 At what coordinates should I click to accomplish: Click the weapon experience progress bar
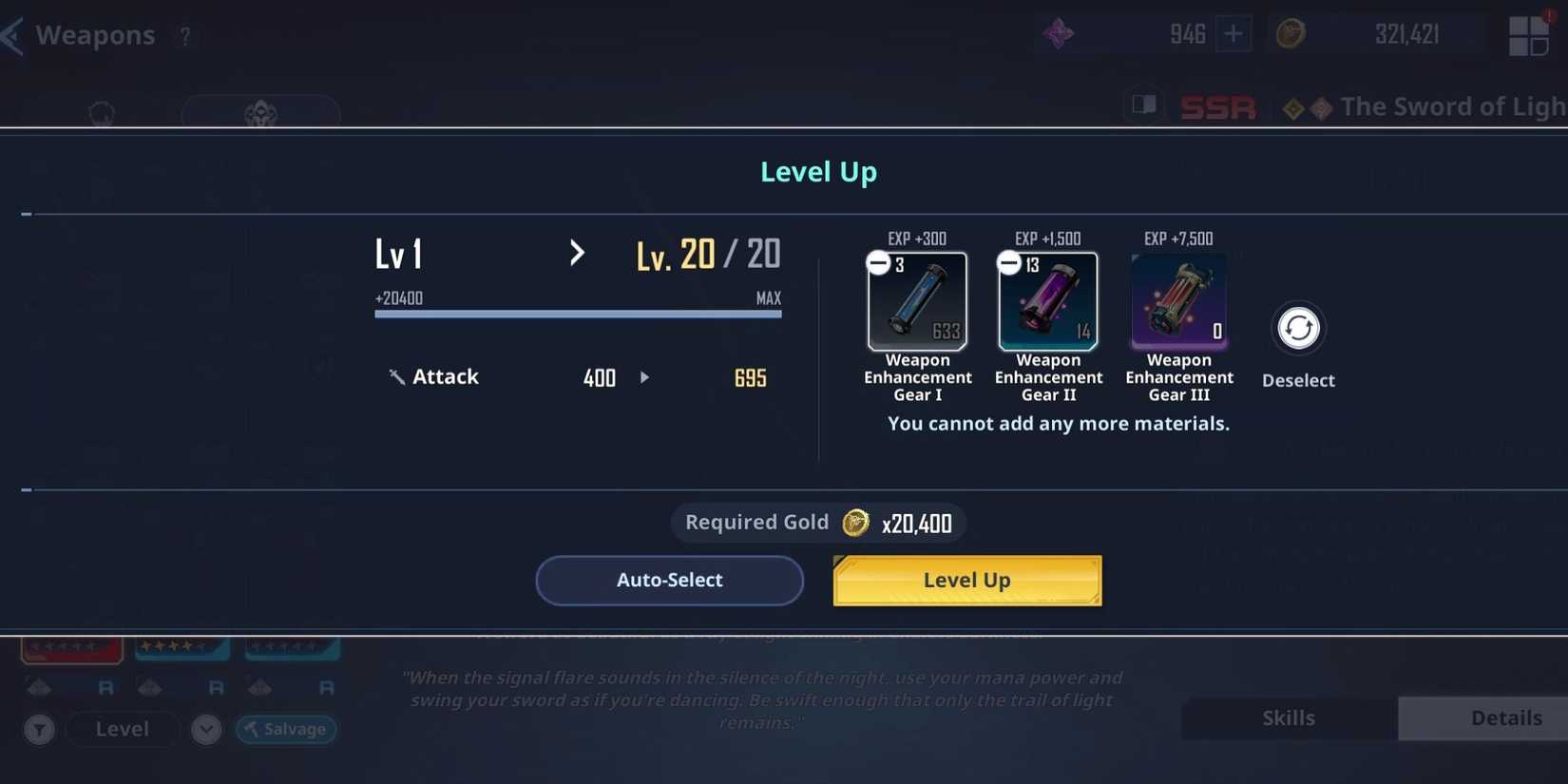click(578, 314)
